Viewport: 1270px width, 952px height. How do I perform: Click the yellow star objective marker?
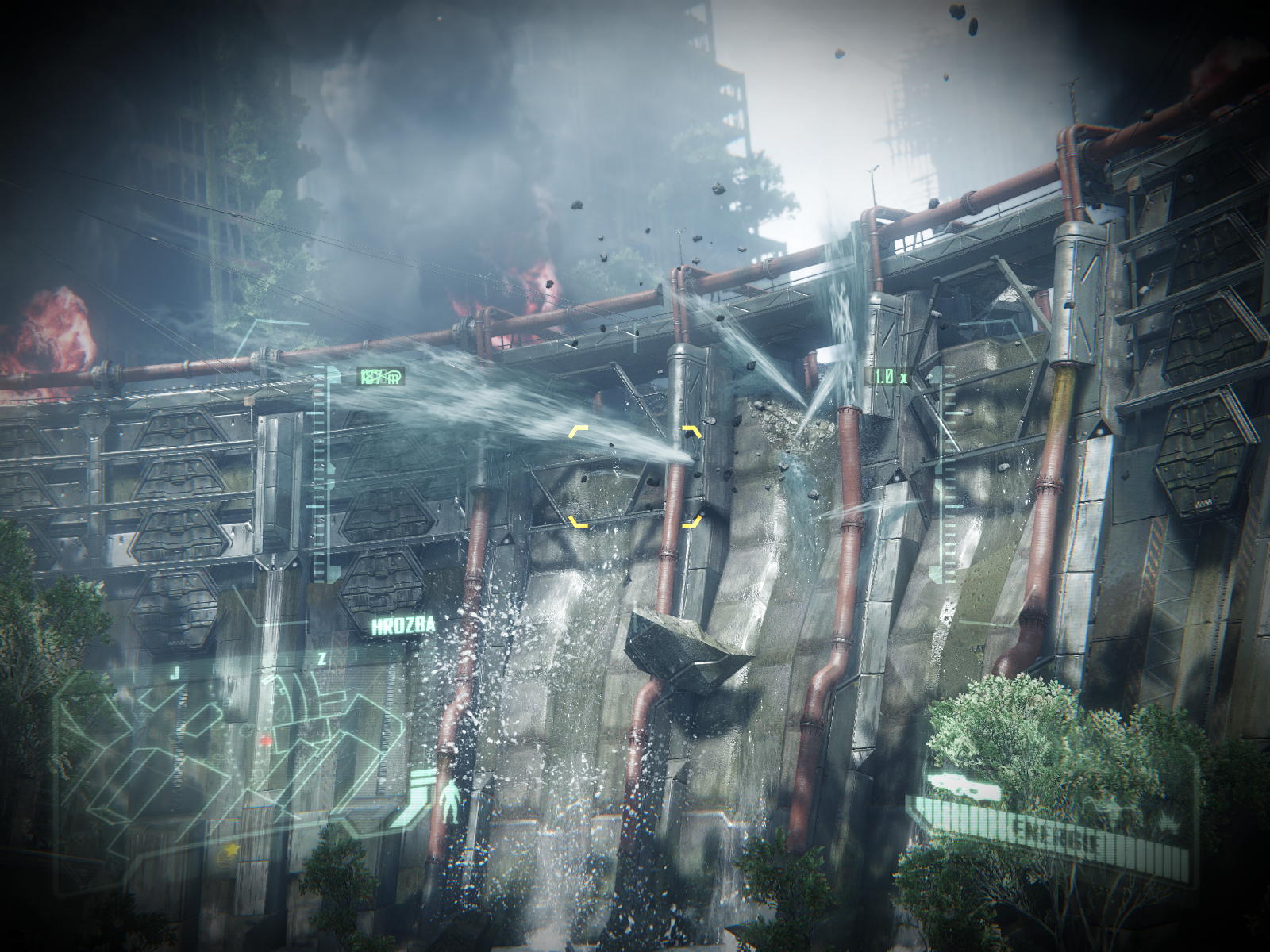[232, 850]
